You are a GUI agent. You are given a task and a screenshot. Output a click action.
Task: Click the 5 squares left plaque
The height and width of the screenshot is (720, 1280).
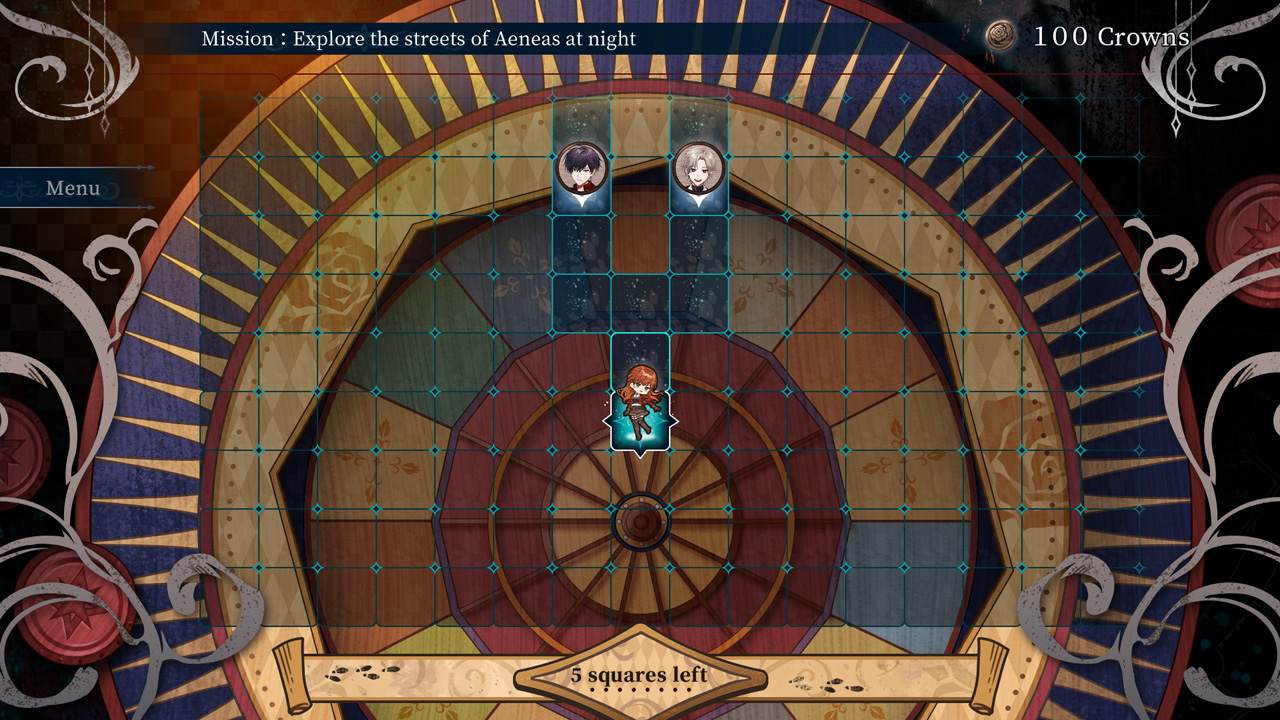pos(640,675)
